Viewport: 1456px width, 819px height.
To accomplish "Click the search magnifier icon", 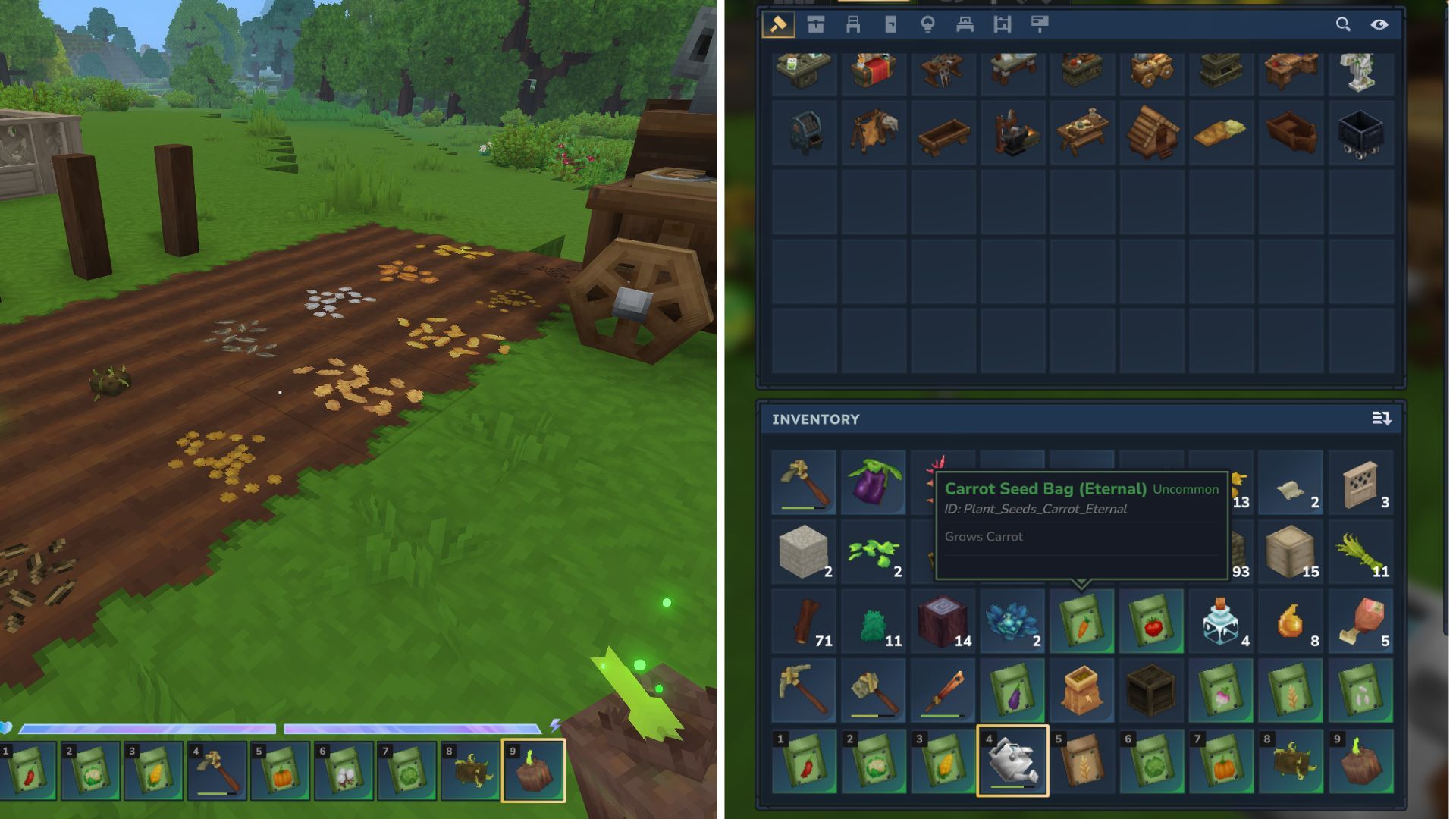I will click(x=1344, y=24).
